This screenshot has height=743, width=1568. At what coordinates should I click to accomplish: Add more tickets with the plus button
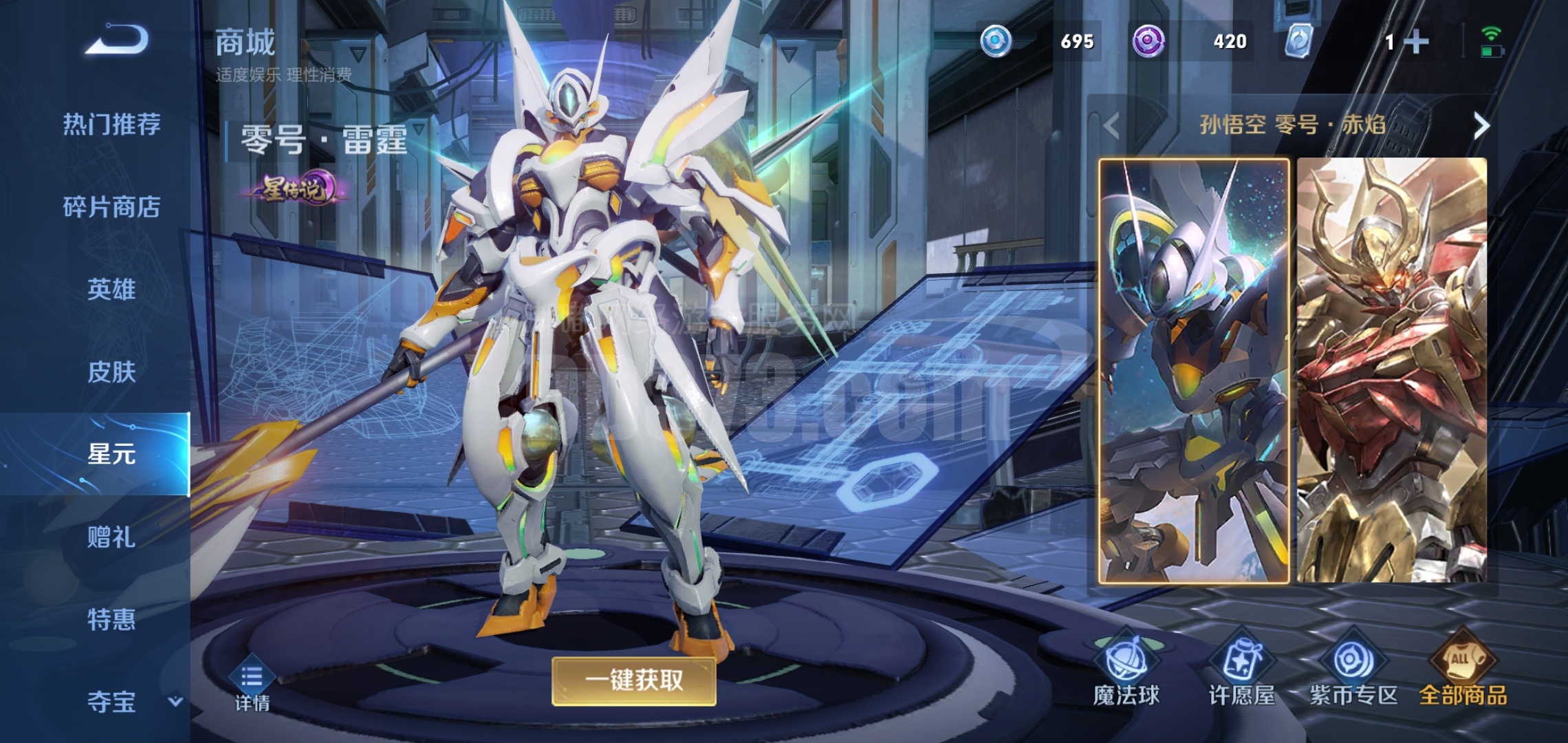(1415, 42)
